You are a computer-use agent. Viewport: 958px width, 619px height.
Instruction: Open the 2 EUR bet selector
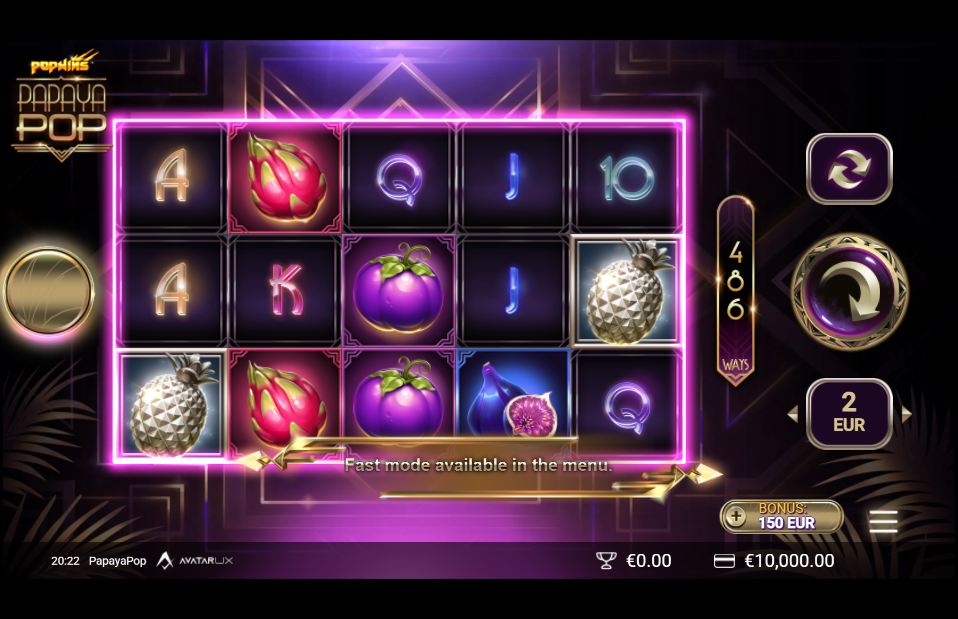coord(849,414)
